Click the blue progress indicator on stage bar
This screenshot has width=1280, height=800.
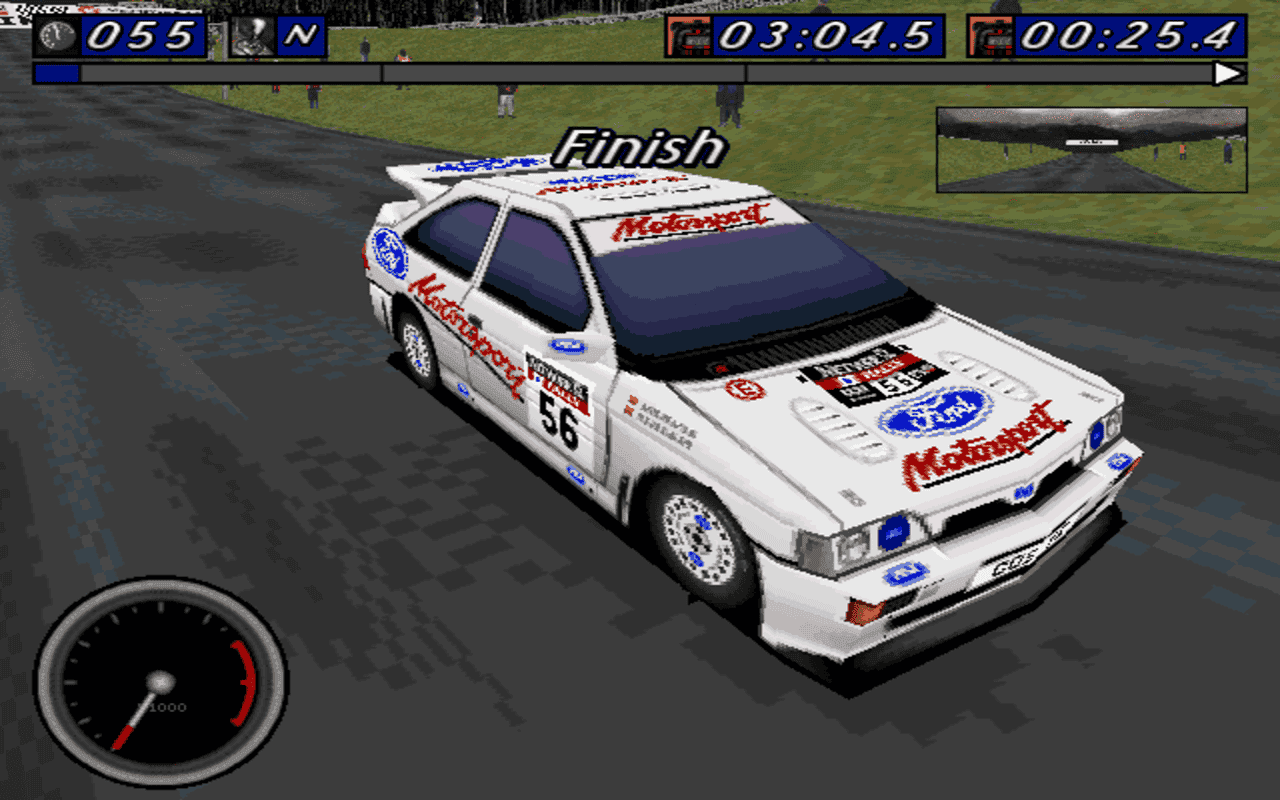(55, 71)
